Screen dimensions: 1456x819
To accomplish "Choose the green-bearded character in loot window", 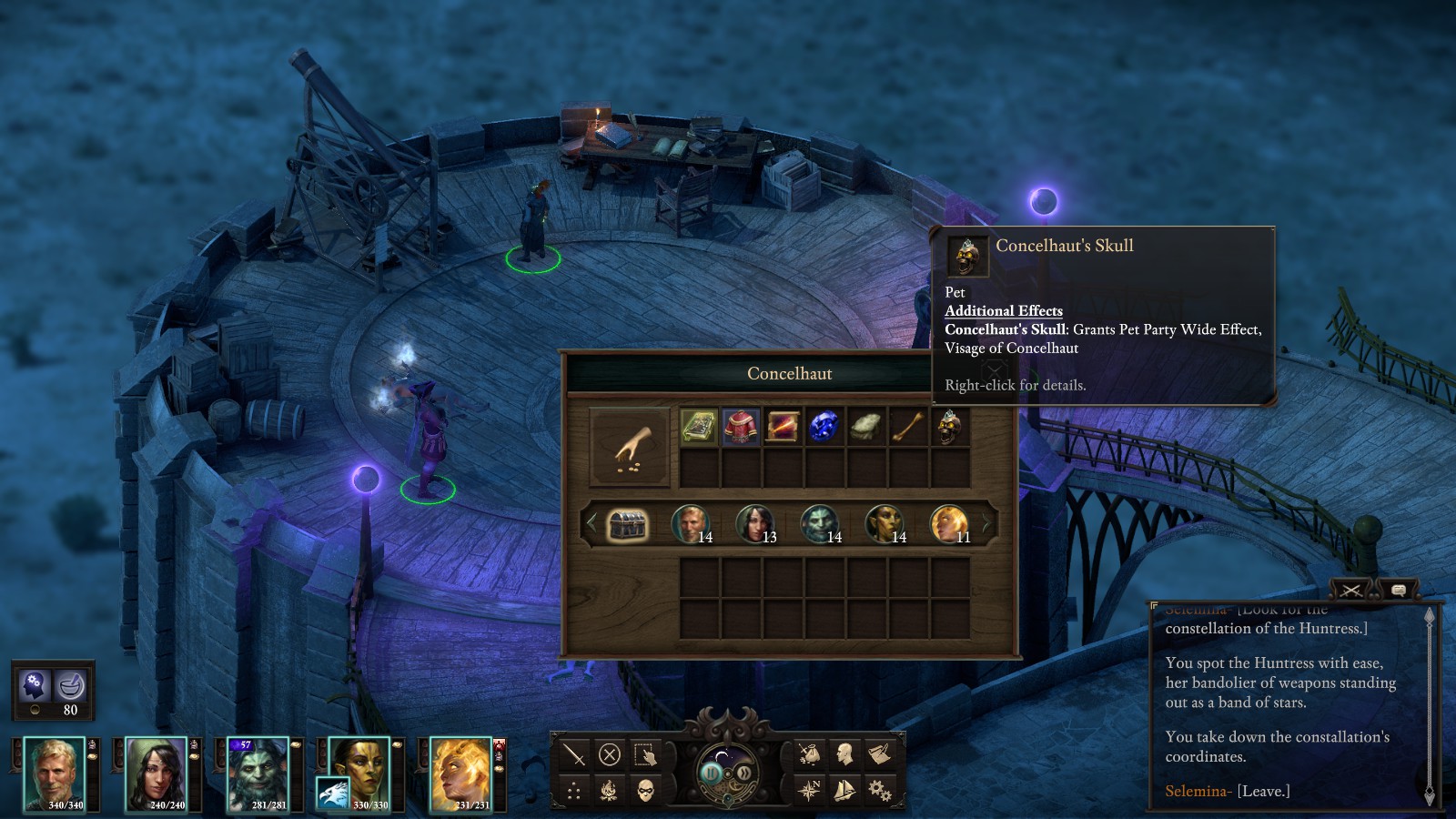I will [819, 524].
